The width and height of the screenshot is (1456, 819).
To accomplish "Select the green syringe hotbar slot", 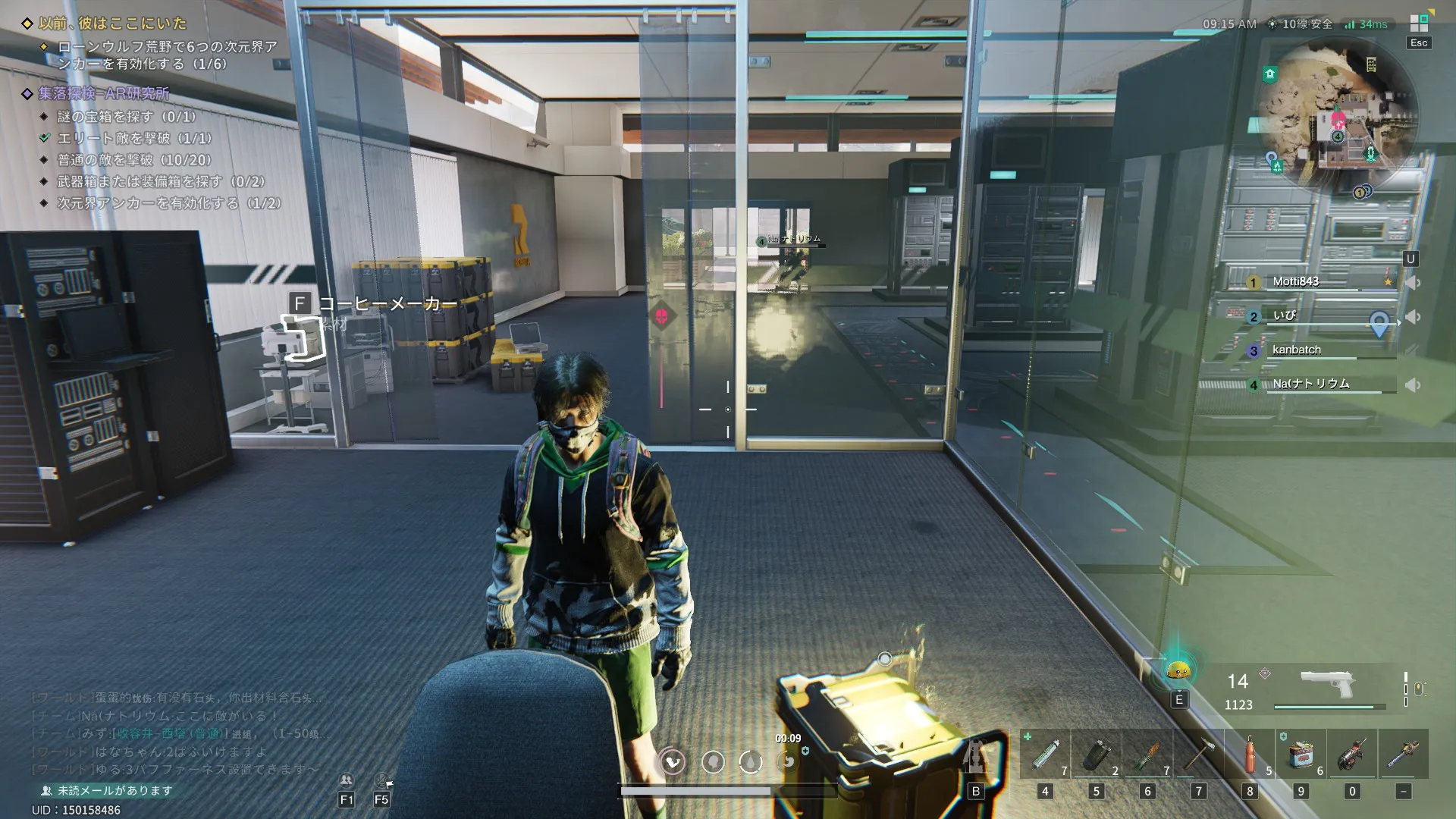I will (x=1045, y=755).
